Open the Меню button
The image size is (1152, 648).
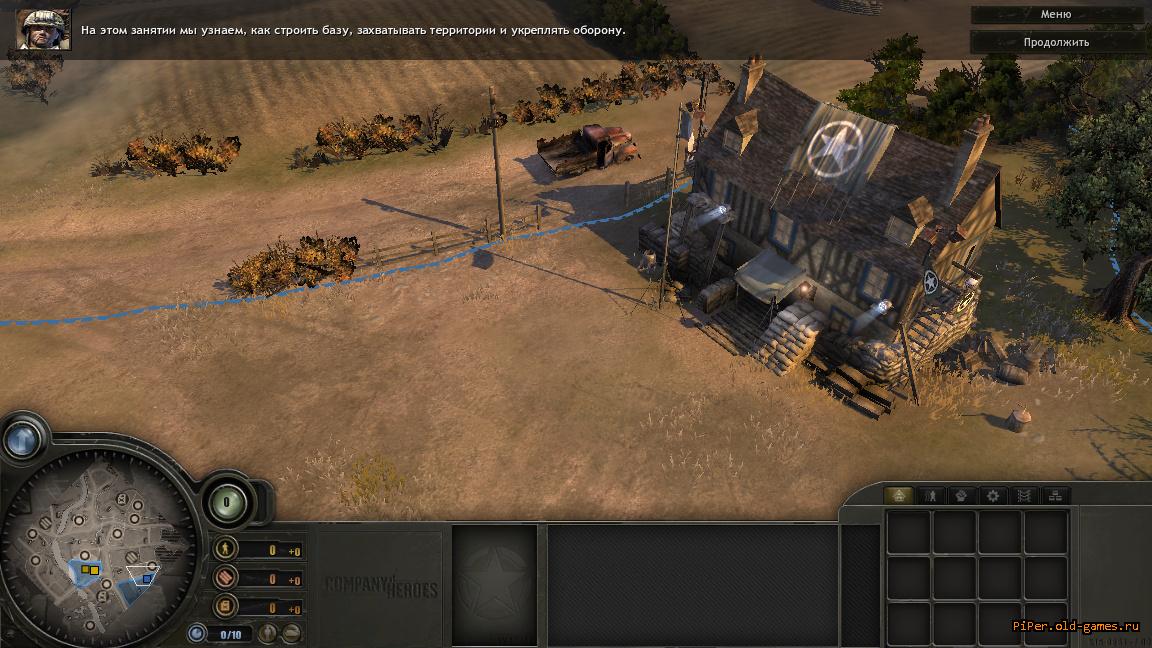click(x=1056, y=15)
